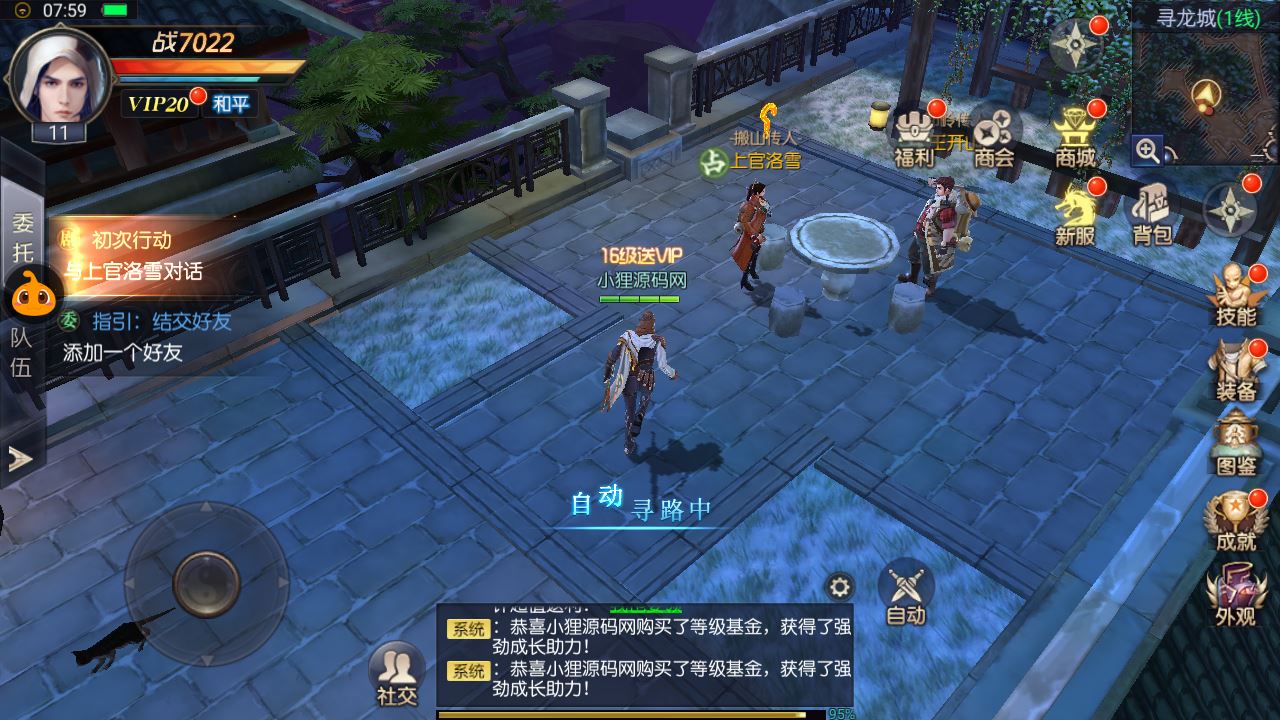Viewport: 1280px width, 720px height.
Task: Open the 技能 skills panel icon
Action: point(1236,291)
